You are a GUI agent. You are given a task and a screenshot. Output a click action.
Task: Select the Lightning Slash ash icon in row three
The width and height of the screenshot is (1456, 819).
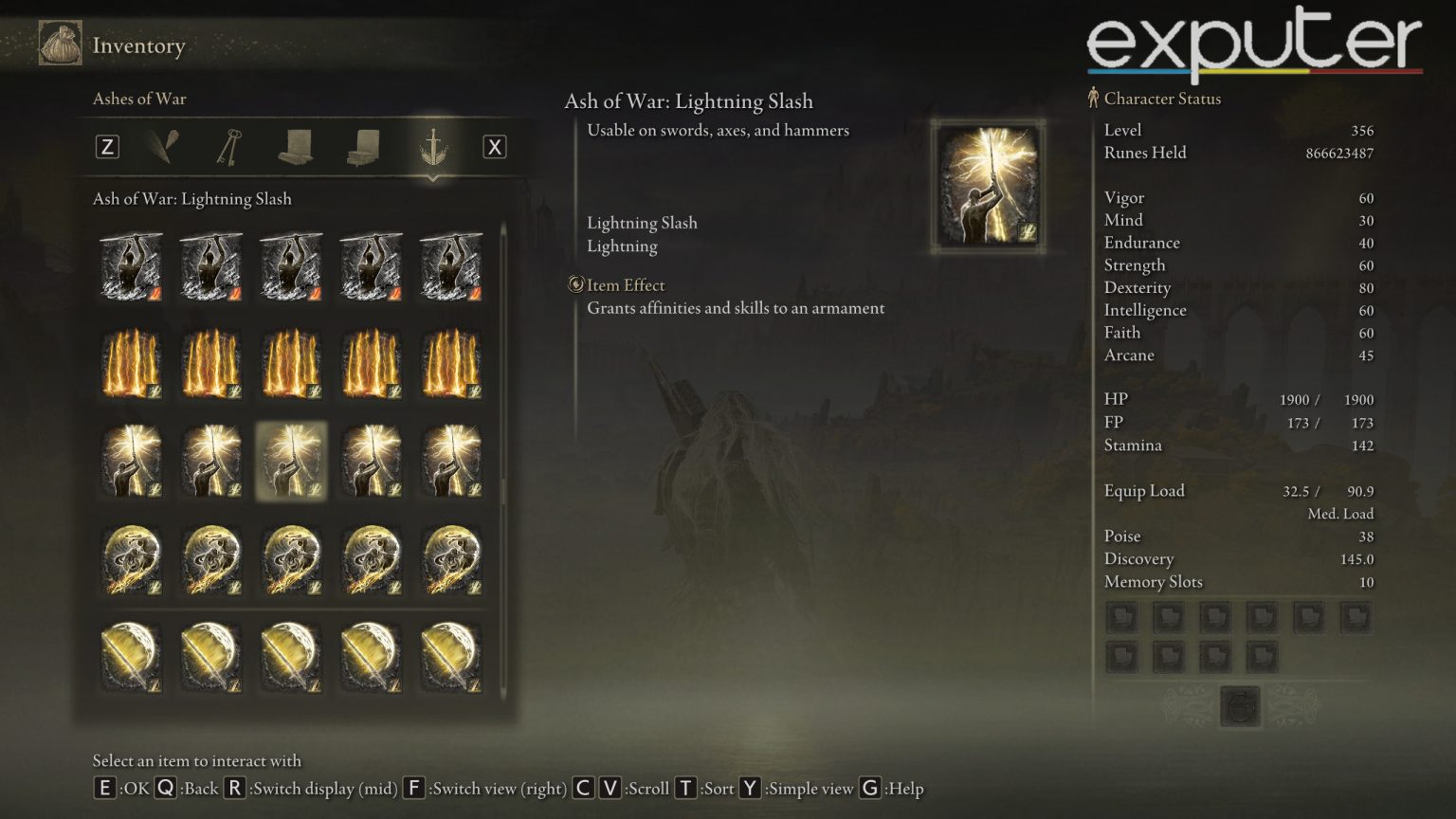291,461
